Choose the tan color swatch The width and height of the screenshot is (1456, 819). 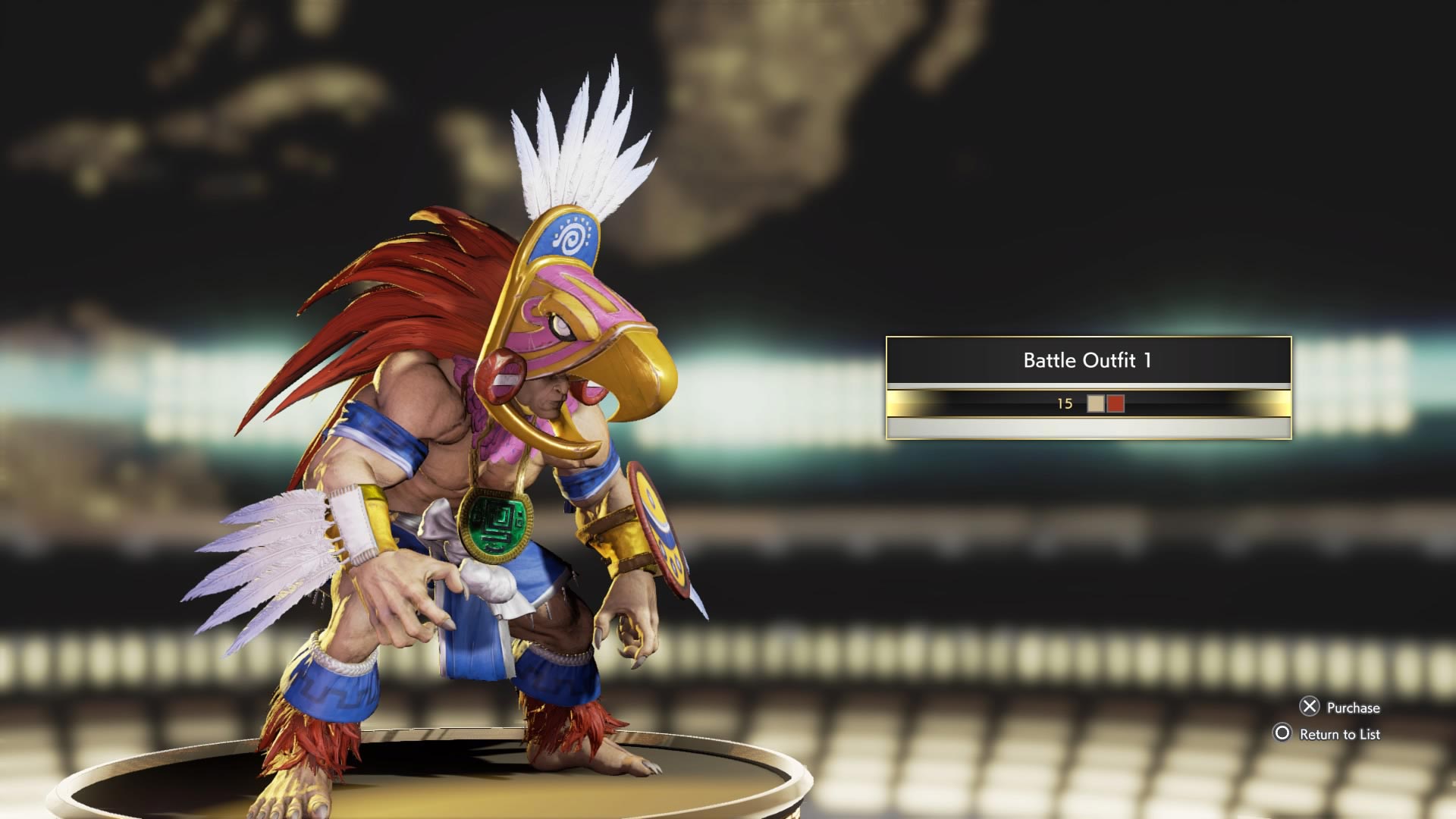[x=1095, y=403]
